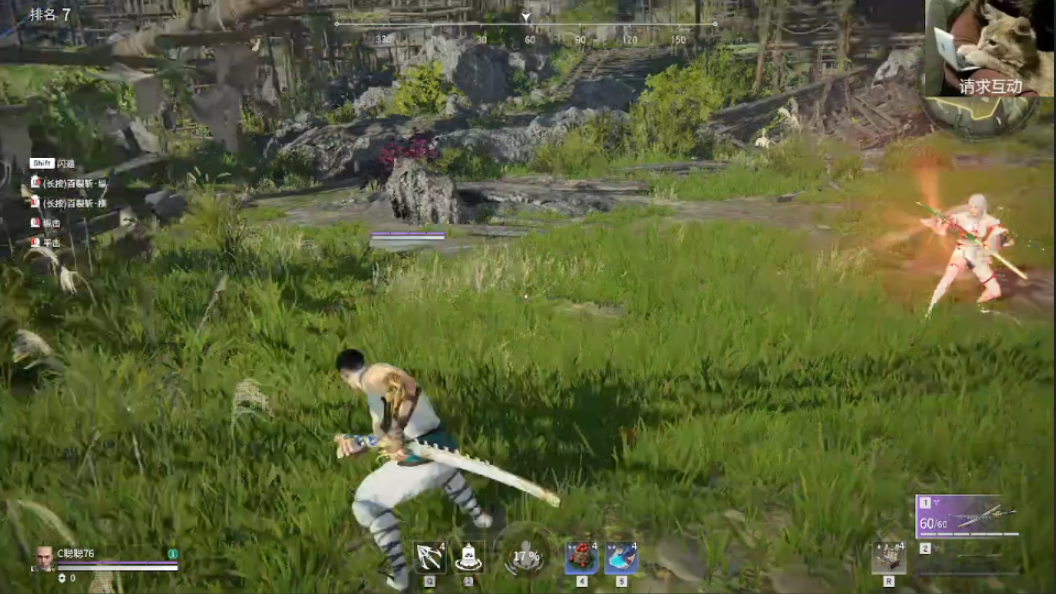
Task: Use the blue potion item slot
Action: (621, 557)
